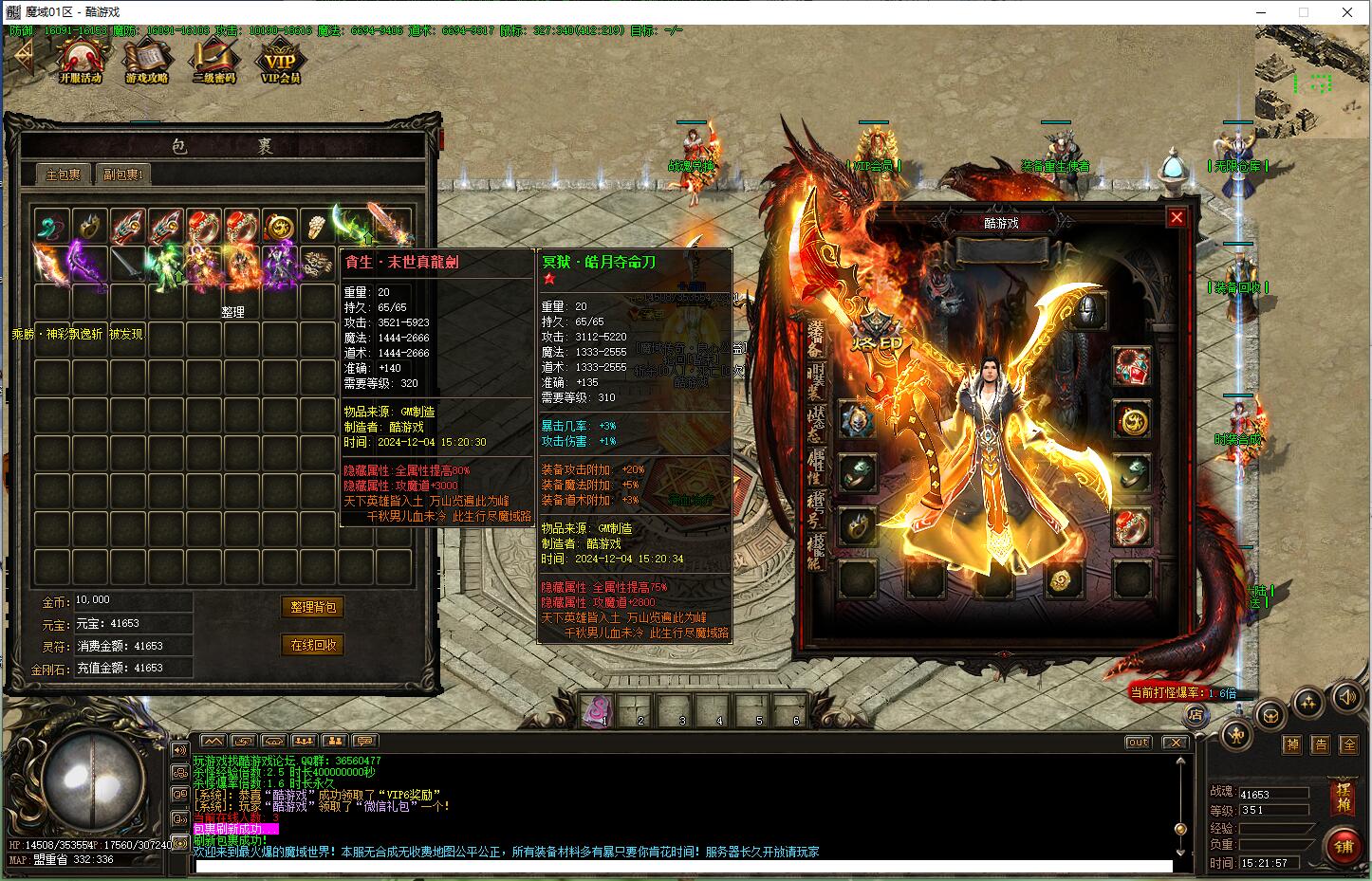
Task: Open the 开服活动 server event menu
Action: (80, 61)
